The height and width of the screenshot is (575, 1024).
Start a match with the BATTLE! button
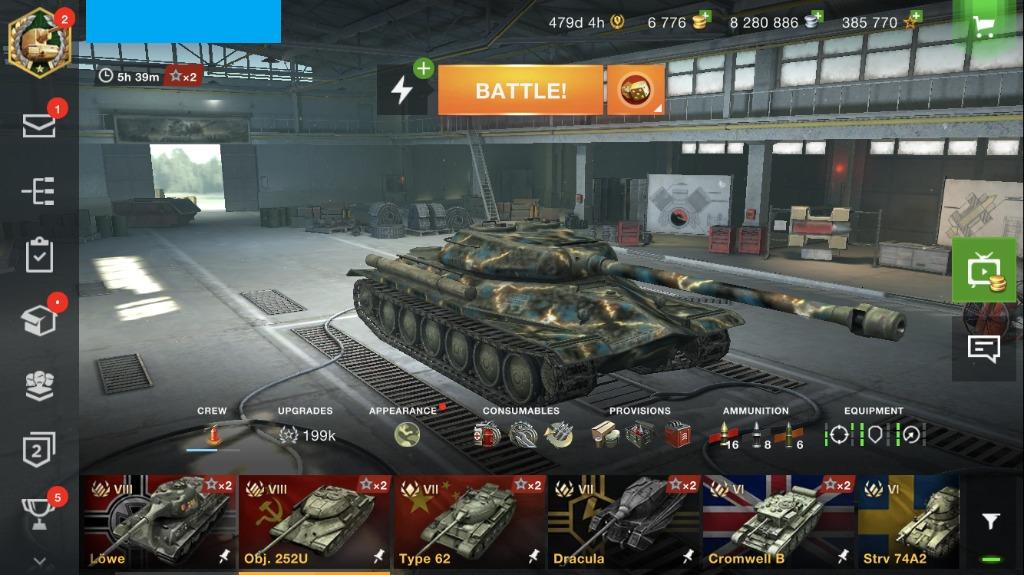[x=520, y=91]
